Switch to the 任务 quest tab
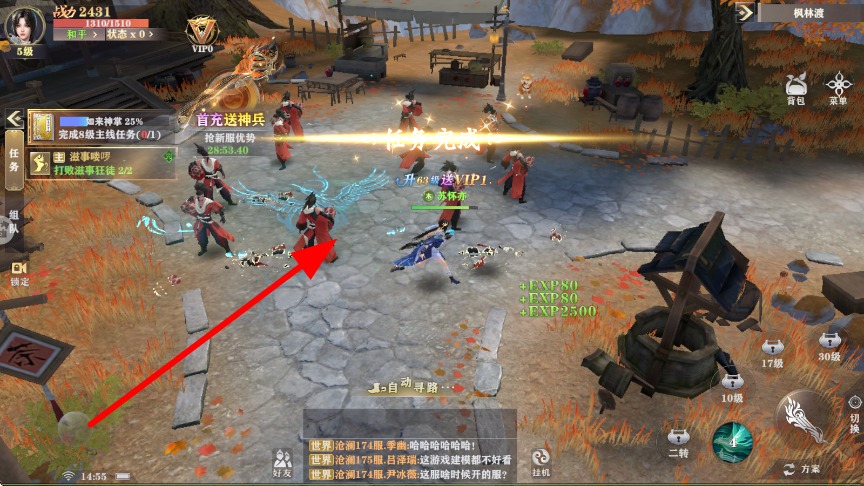Screen dimensions: 864x486 pos(14,160)
